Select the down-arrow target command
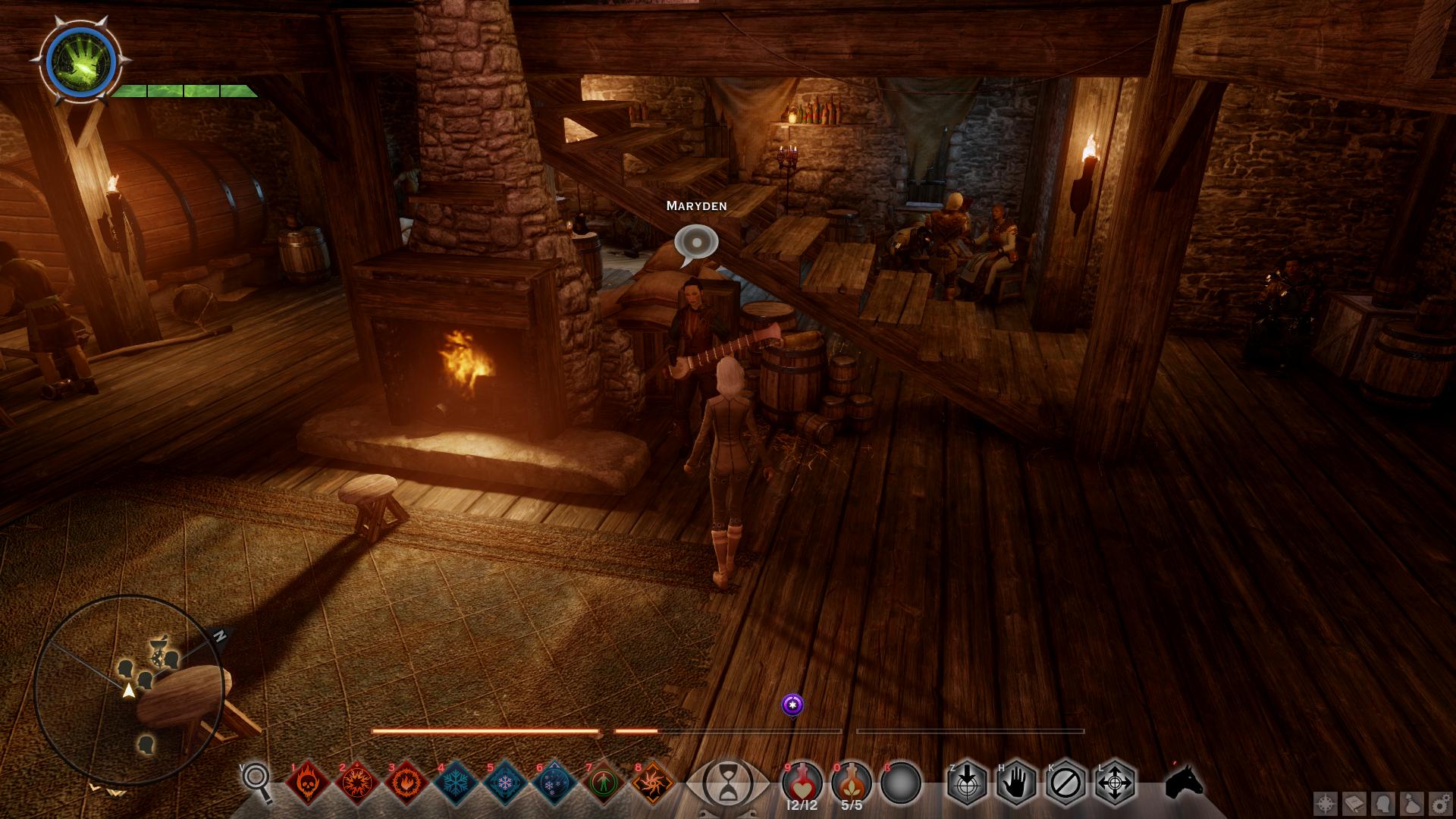Viewport: 1456px width, 819px height. point(968,782)
